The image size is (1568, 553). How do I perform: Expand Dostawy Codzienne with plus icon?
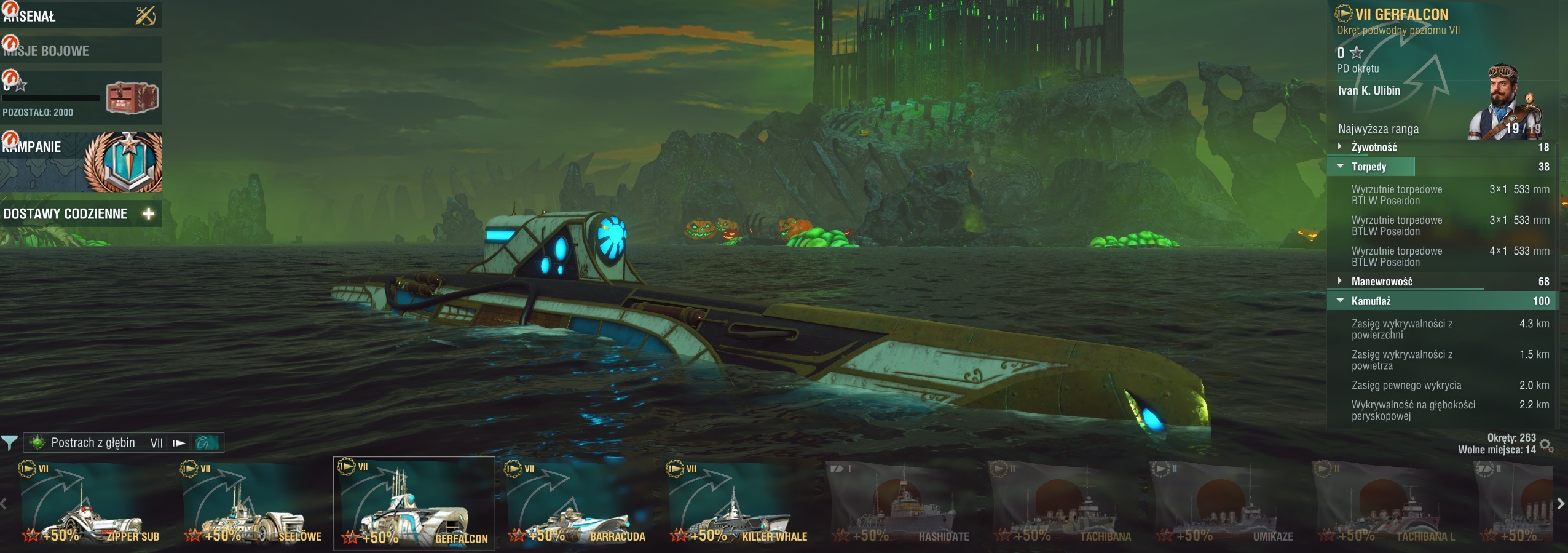[x=148, y=213]
